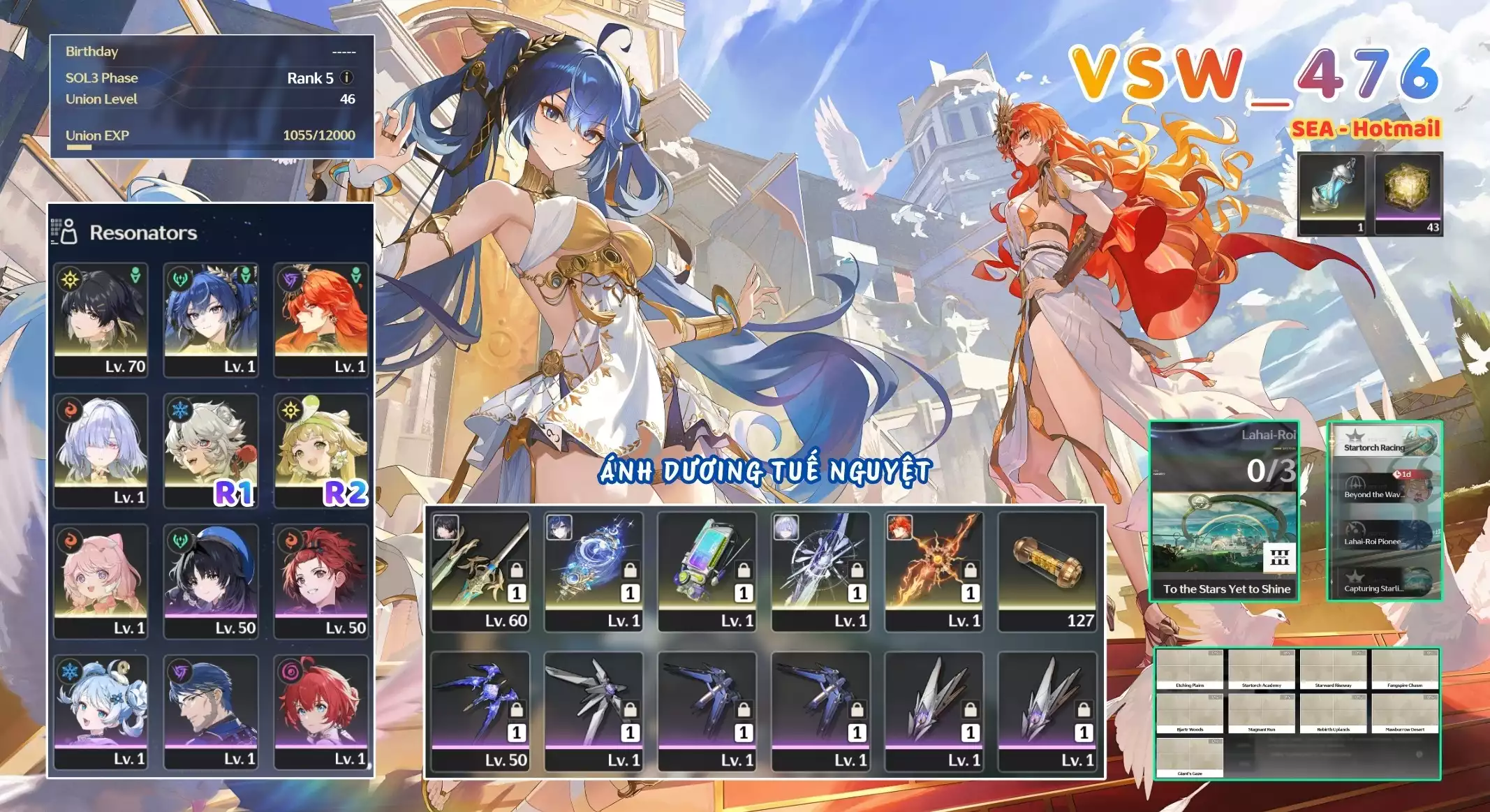Click the info icon beside Rank 5
This screenshot has width=1490, height=812.
pos(346,77)
